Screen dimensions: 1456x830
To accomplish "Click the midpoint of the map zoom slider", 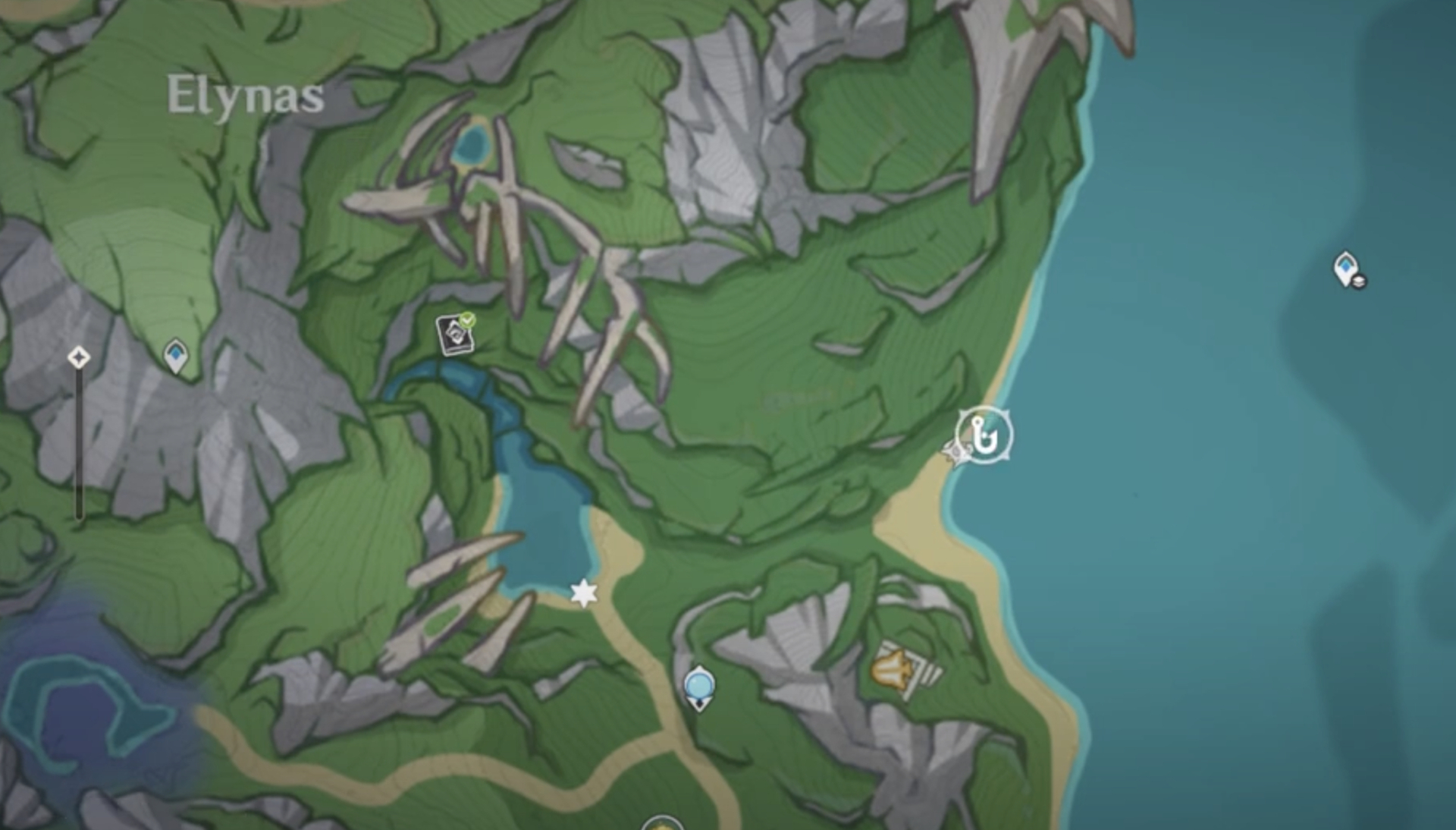I will coord(78,440).
